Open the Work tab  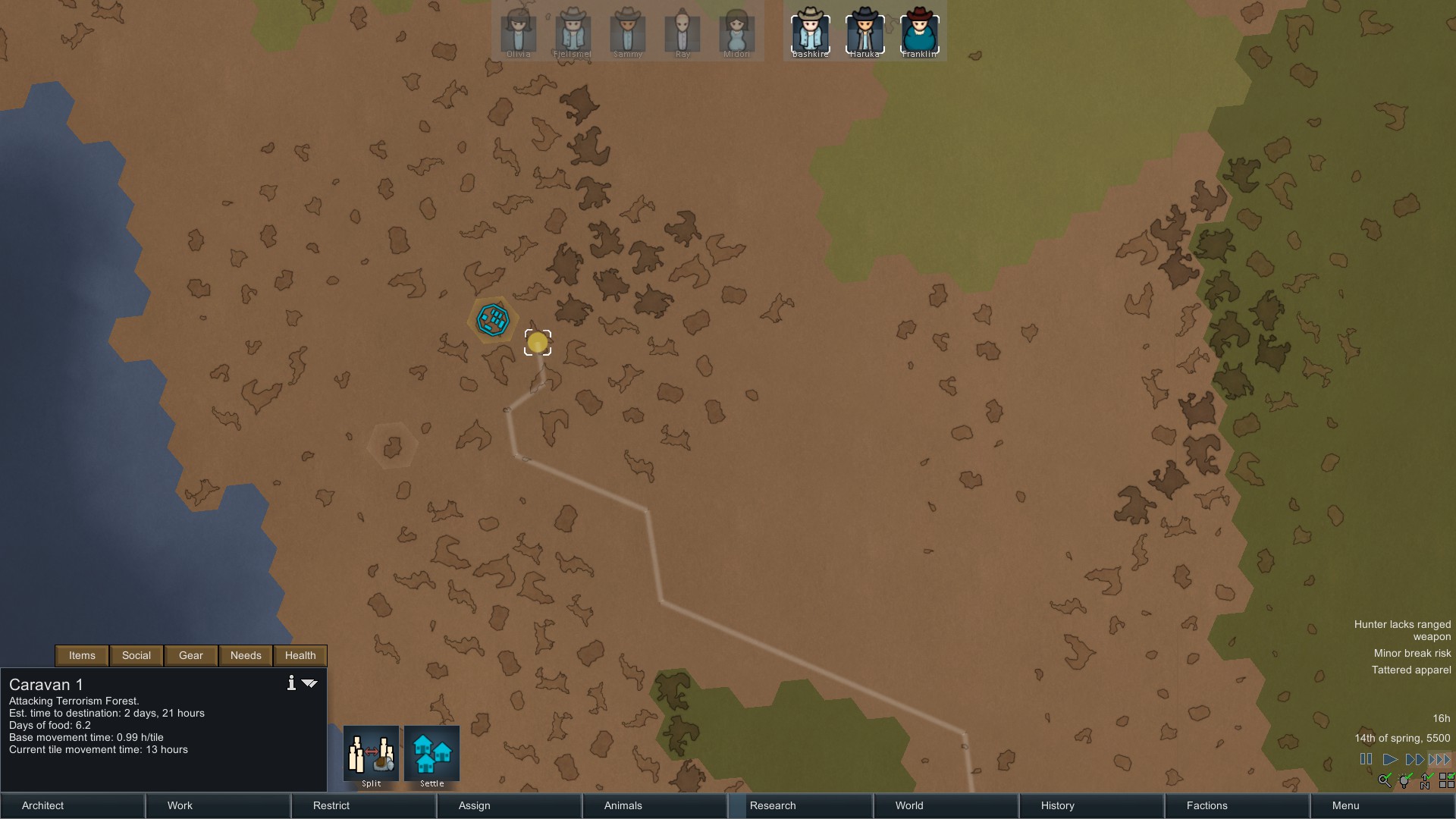(218, 805)
